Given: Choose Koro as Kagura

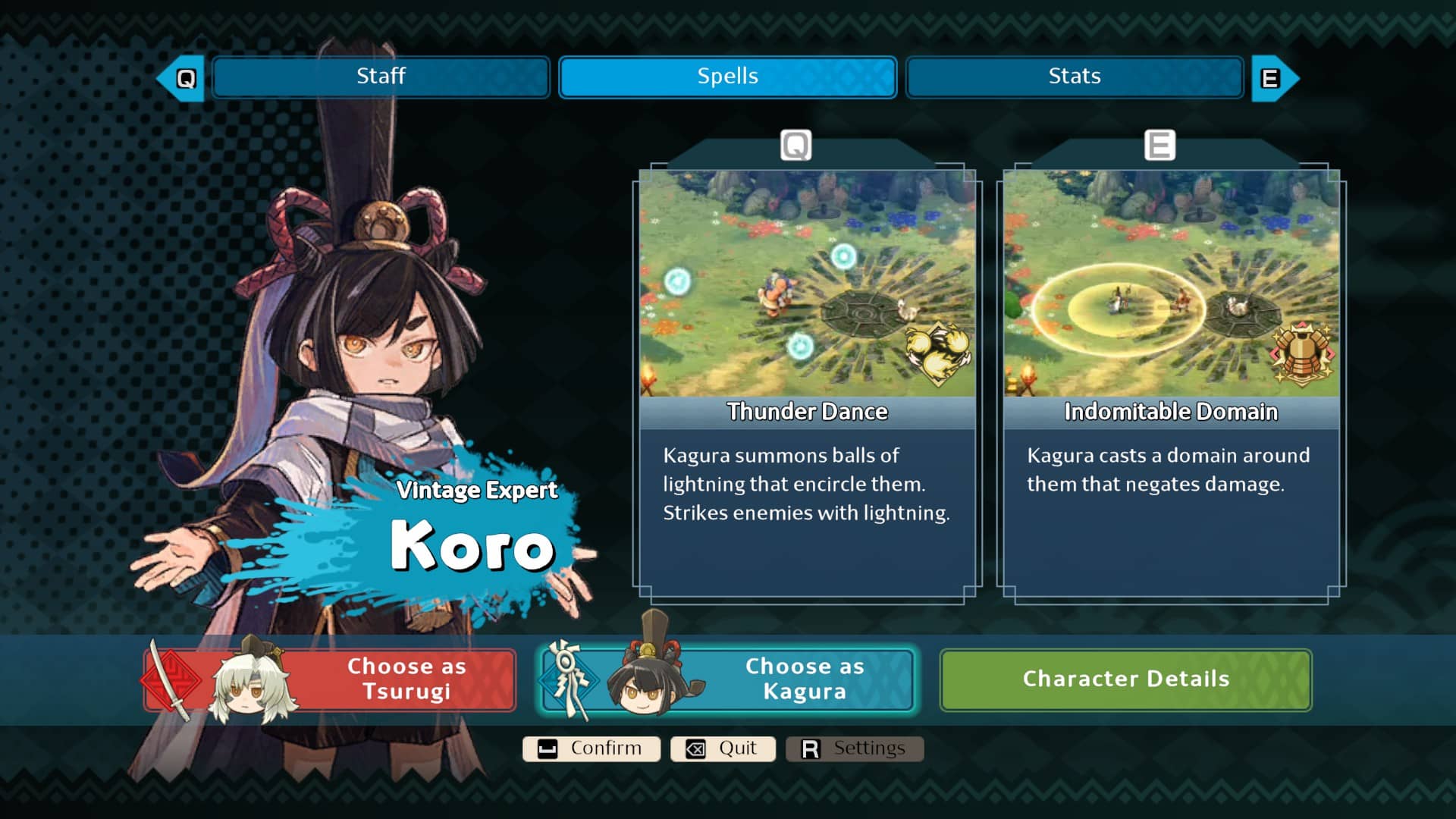Looking at the screenshot, I should tap(726, 679).
